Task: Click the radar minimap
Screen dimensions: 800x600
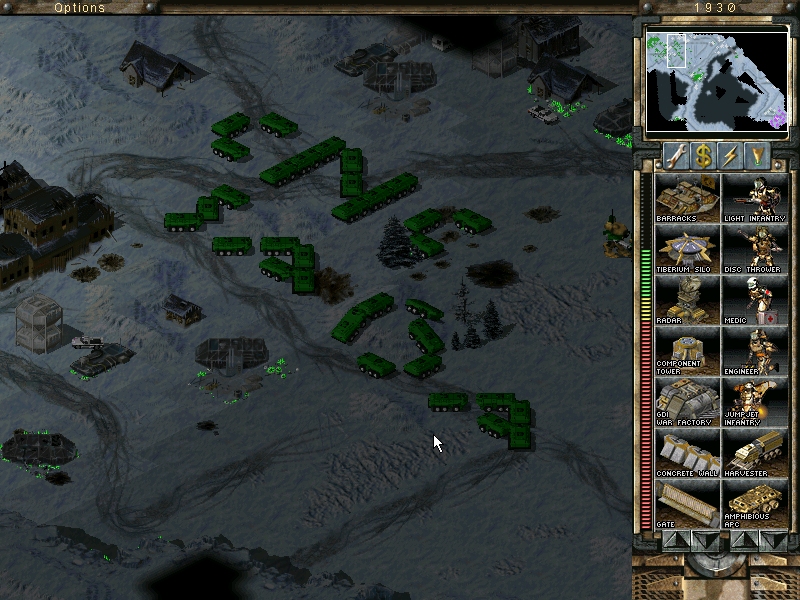Action: (715, 80)
